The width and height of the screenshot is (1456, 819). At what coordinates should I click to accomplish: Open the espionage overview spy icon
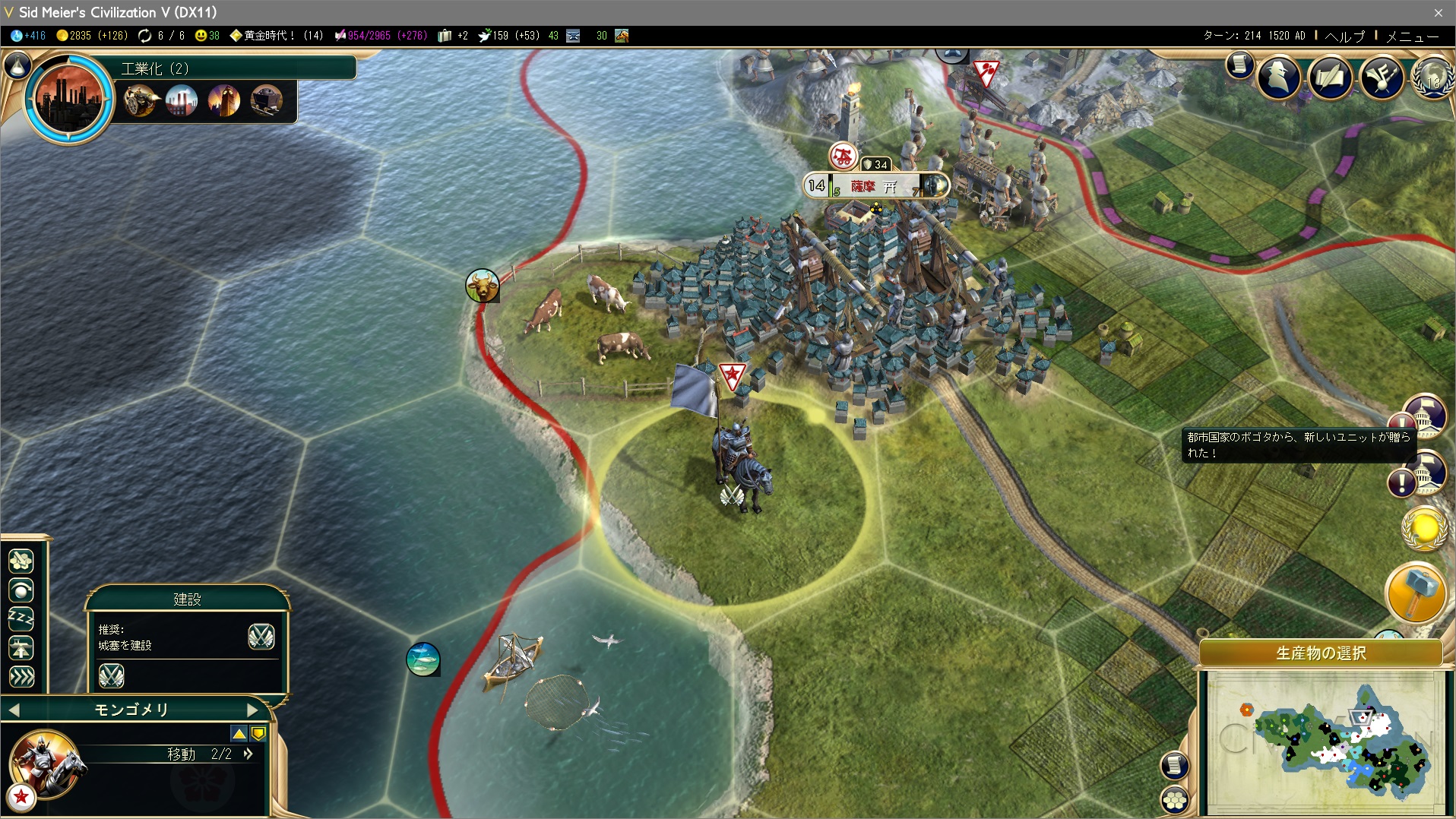click(x=1279, y=77)
